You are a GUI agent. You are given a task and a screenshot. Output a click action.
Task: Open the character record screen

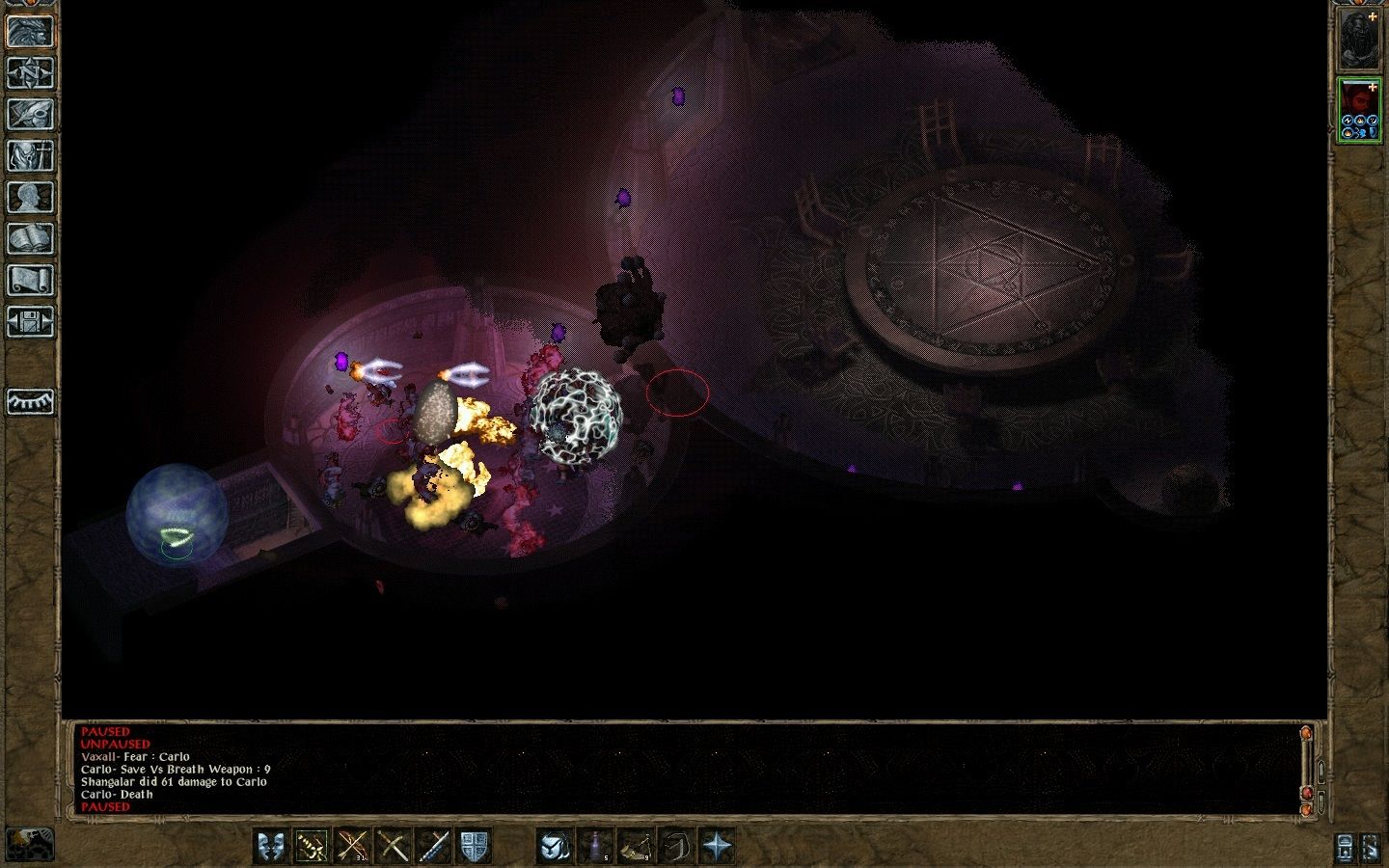(x=30, y=197)
